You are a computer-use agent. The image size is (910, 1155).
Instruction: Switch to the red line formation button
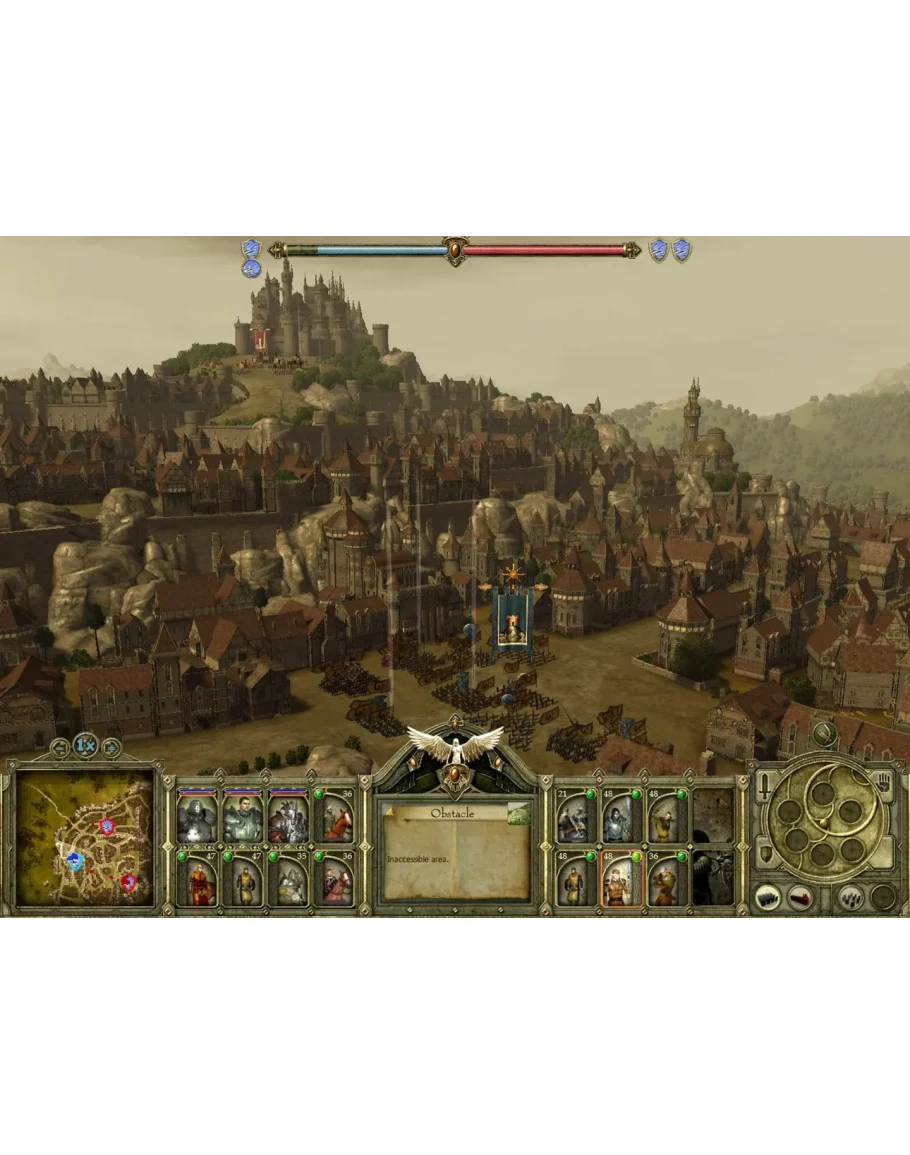click(x=800, y=896)
